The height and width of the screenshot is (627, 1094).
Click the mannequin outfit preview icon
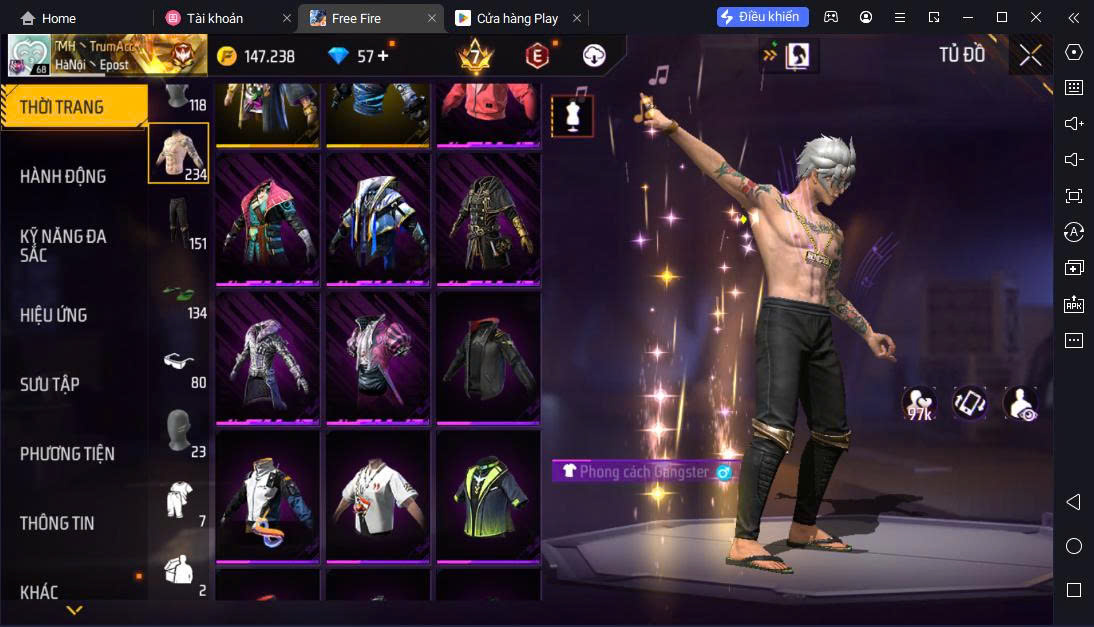pos(573,115)
